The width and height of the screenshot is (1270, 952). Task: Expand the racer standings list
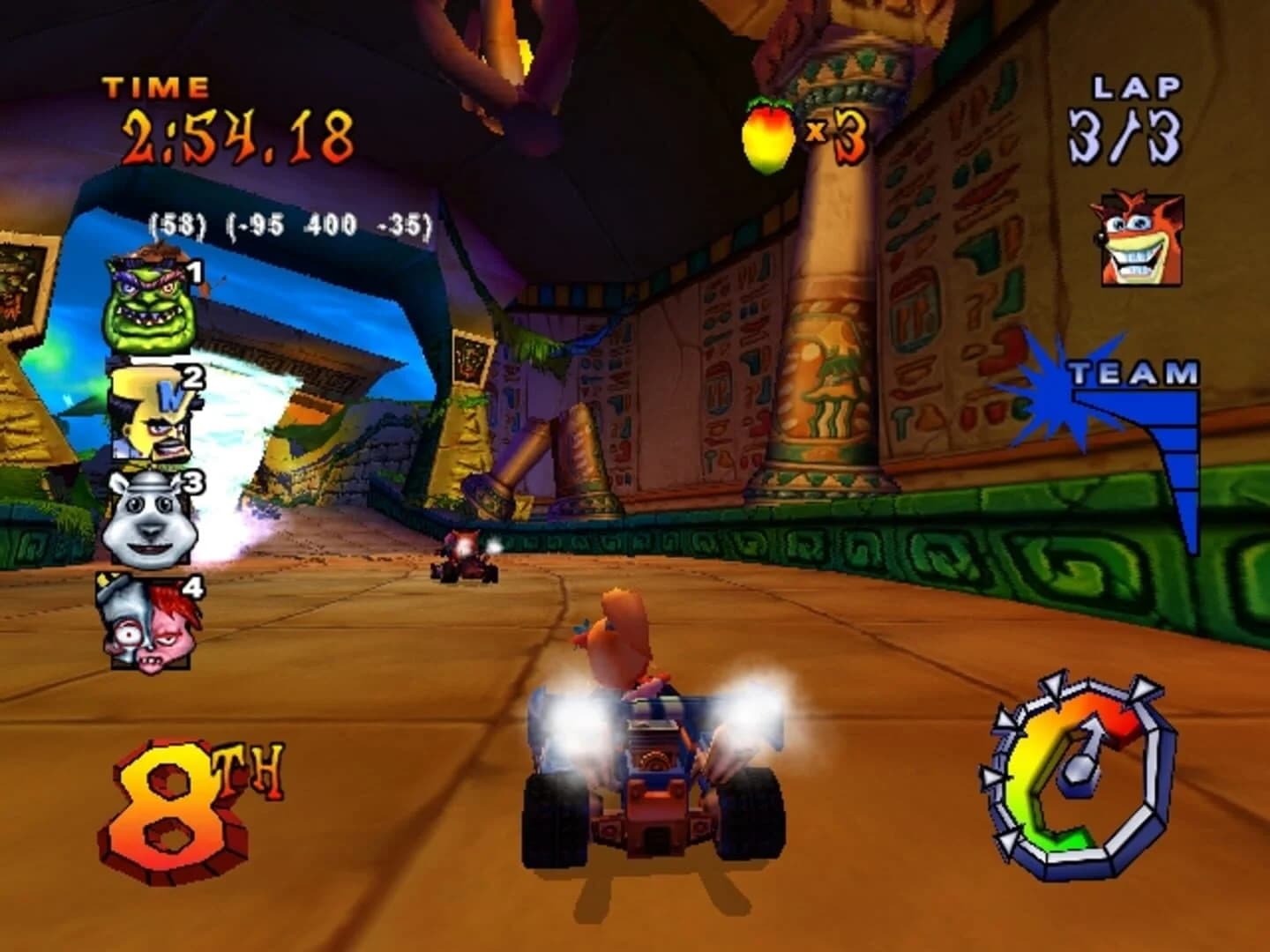click(150, 458)
